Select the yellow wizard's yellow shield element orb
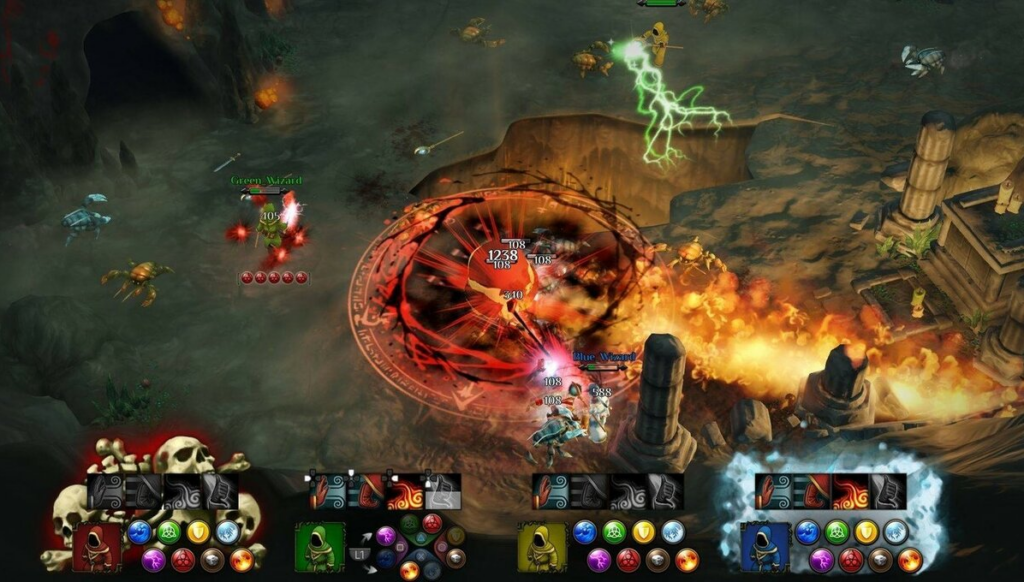The image size is (1024, 582). pos(644,531)
